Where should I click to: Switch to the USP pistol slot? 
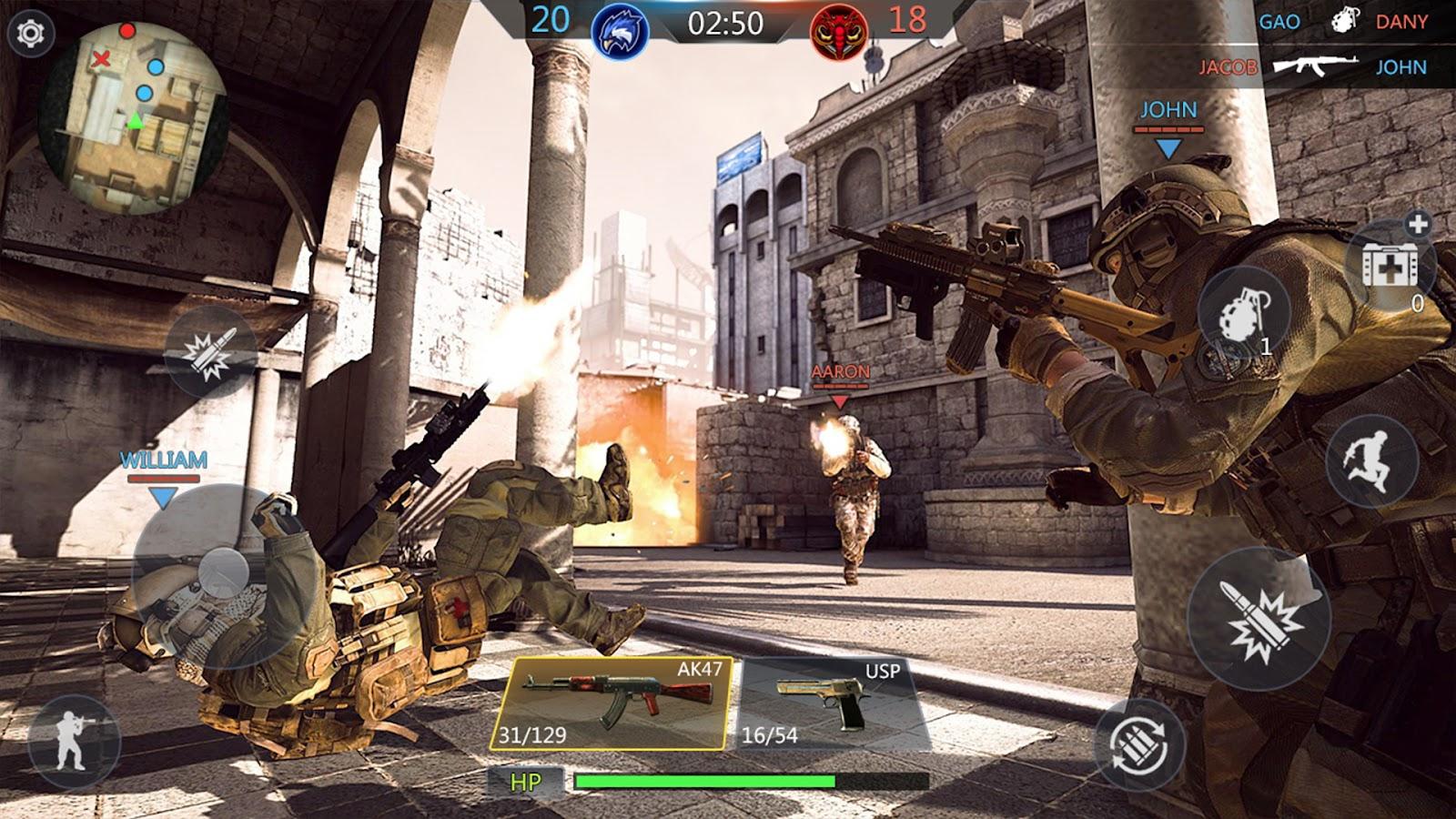point(831,703)
